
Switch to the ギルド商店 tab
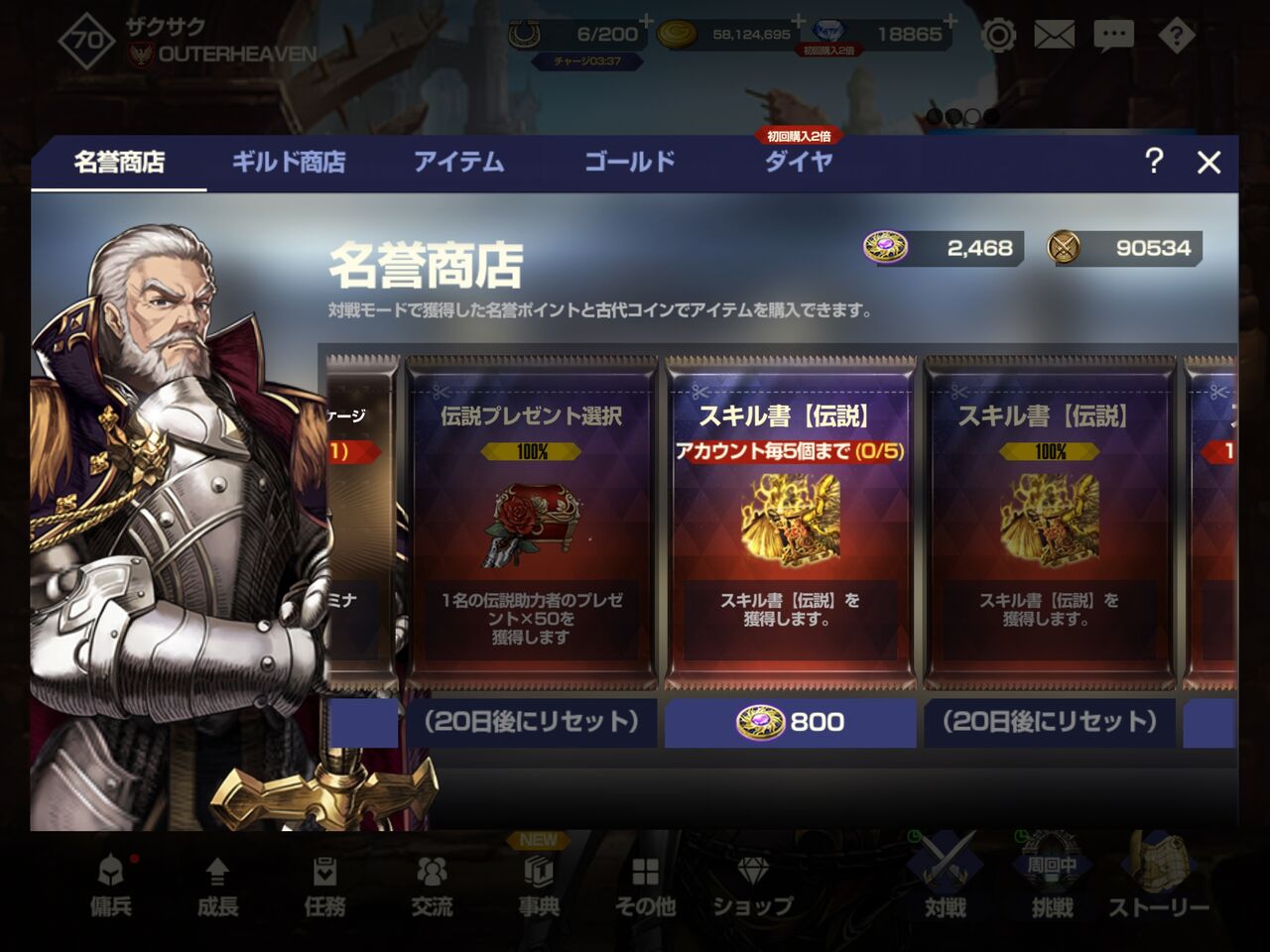point(289,162)
